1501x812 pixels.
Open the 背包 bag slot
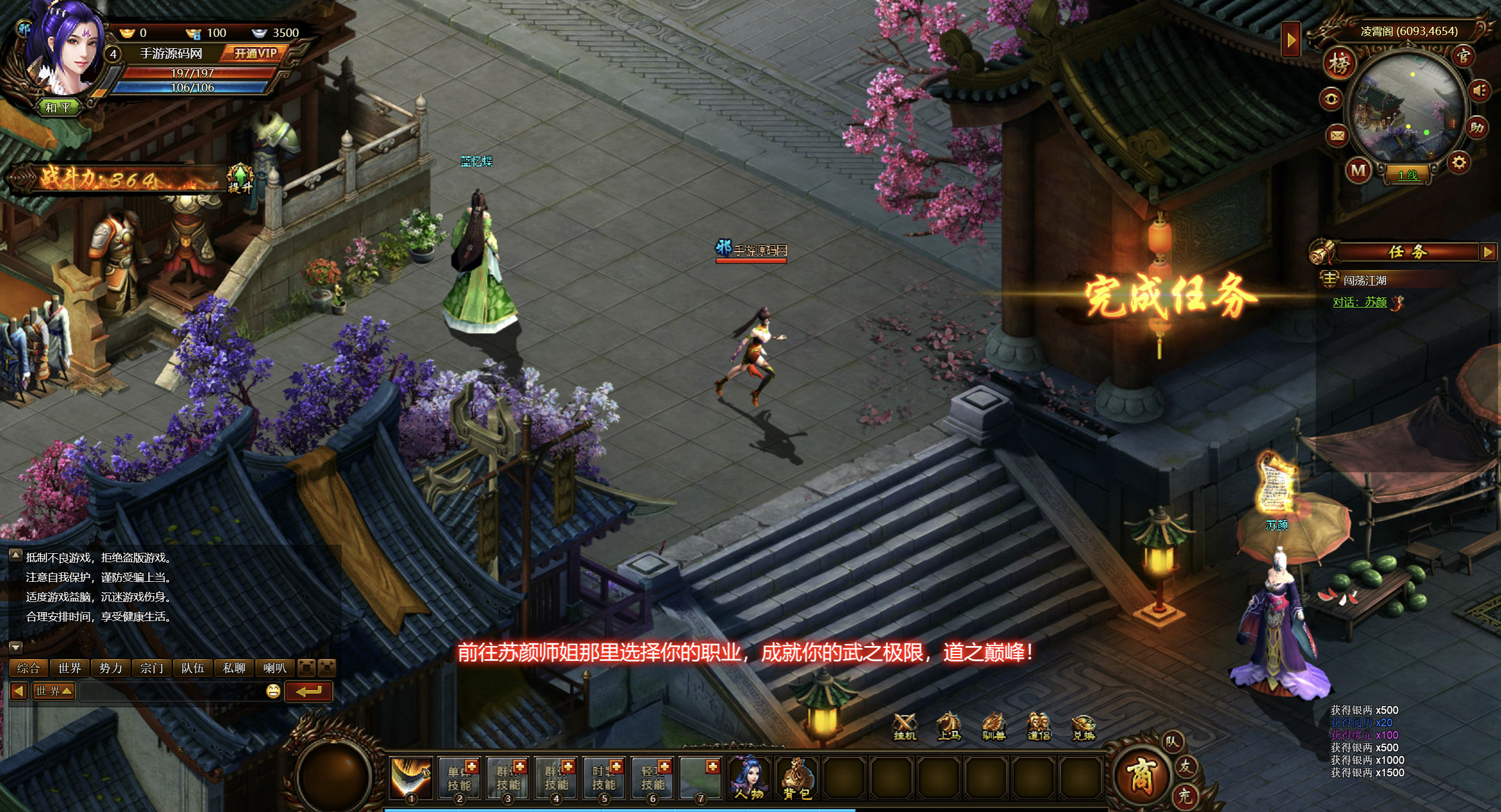click(797, 778)
